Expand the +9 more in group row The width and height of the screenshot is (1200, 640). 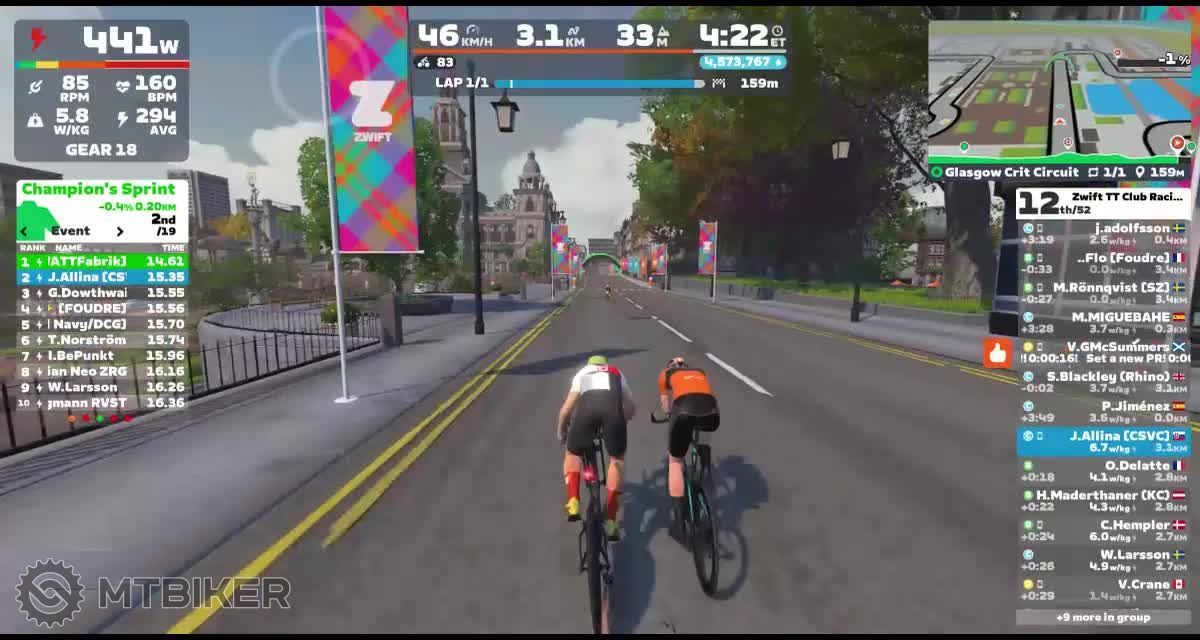pyautogui.click(x=1103, y=617)
